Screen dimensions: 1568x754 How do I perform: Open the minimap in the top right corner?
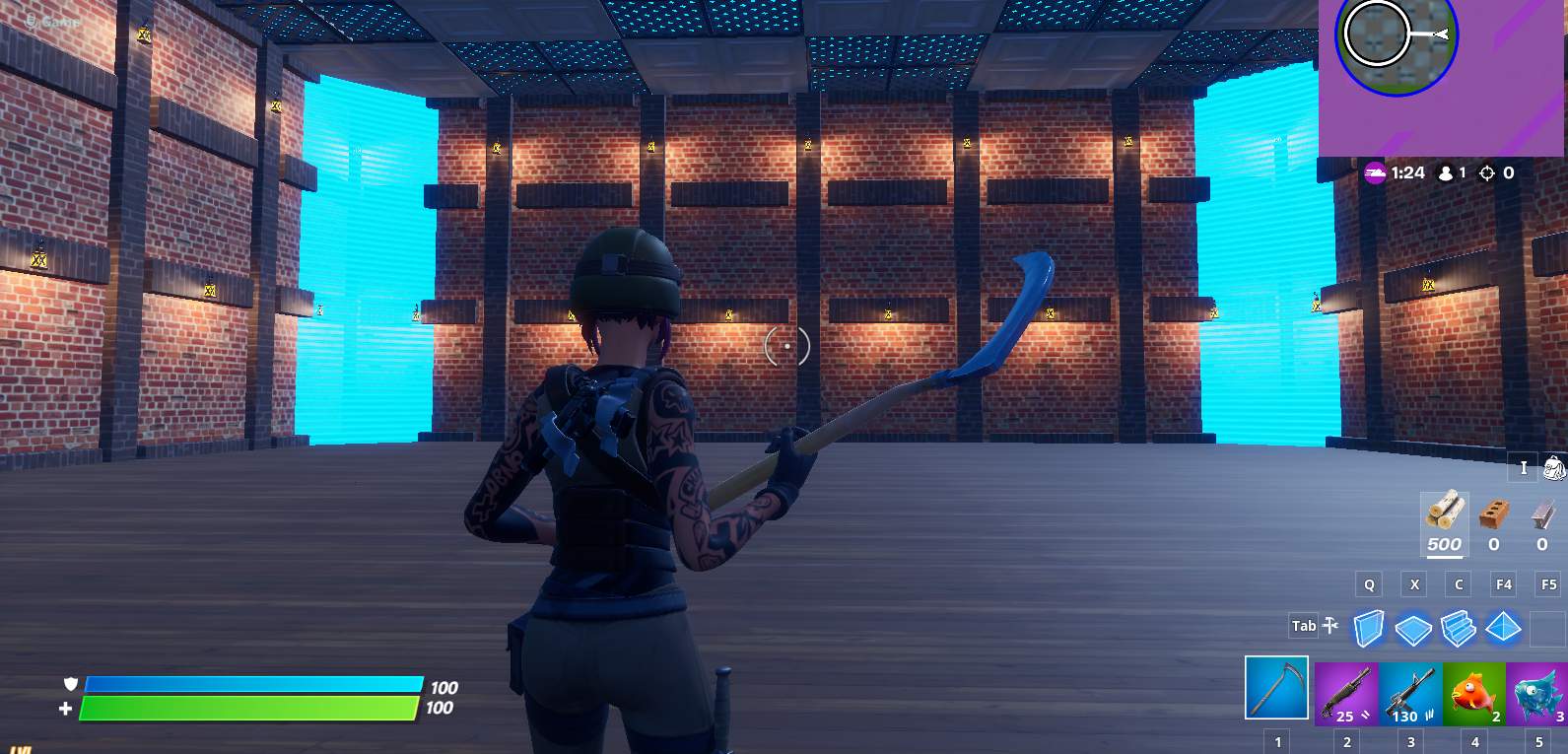click(x=1396, y=39)
